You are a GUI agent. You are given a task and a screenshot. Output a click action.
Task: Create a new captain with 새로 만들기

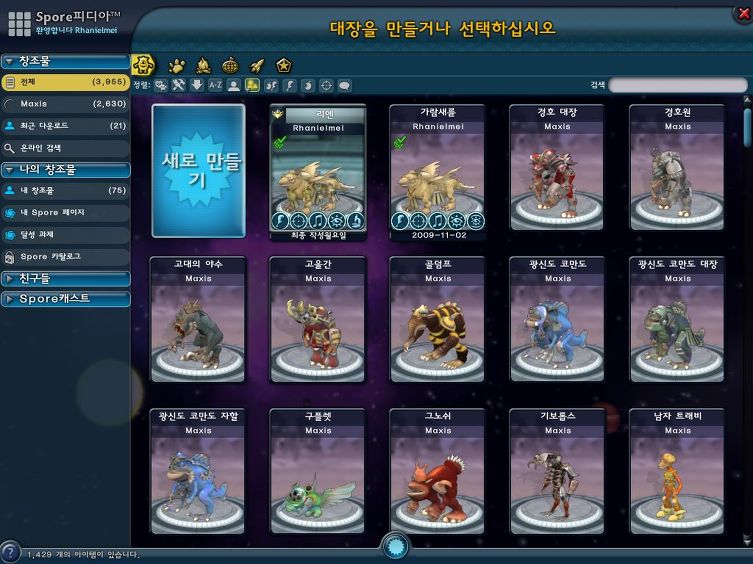[x=198, y=170]
